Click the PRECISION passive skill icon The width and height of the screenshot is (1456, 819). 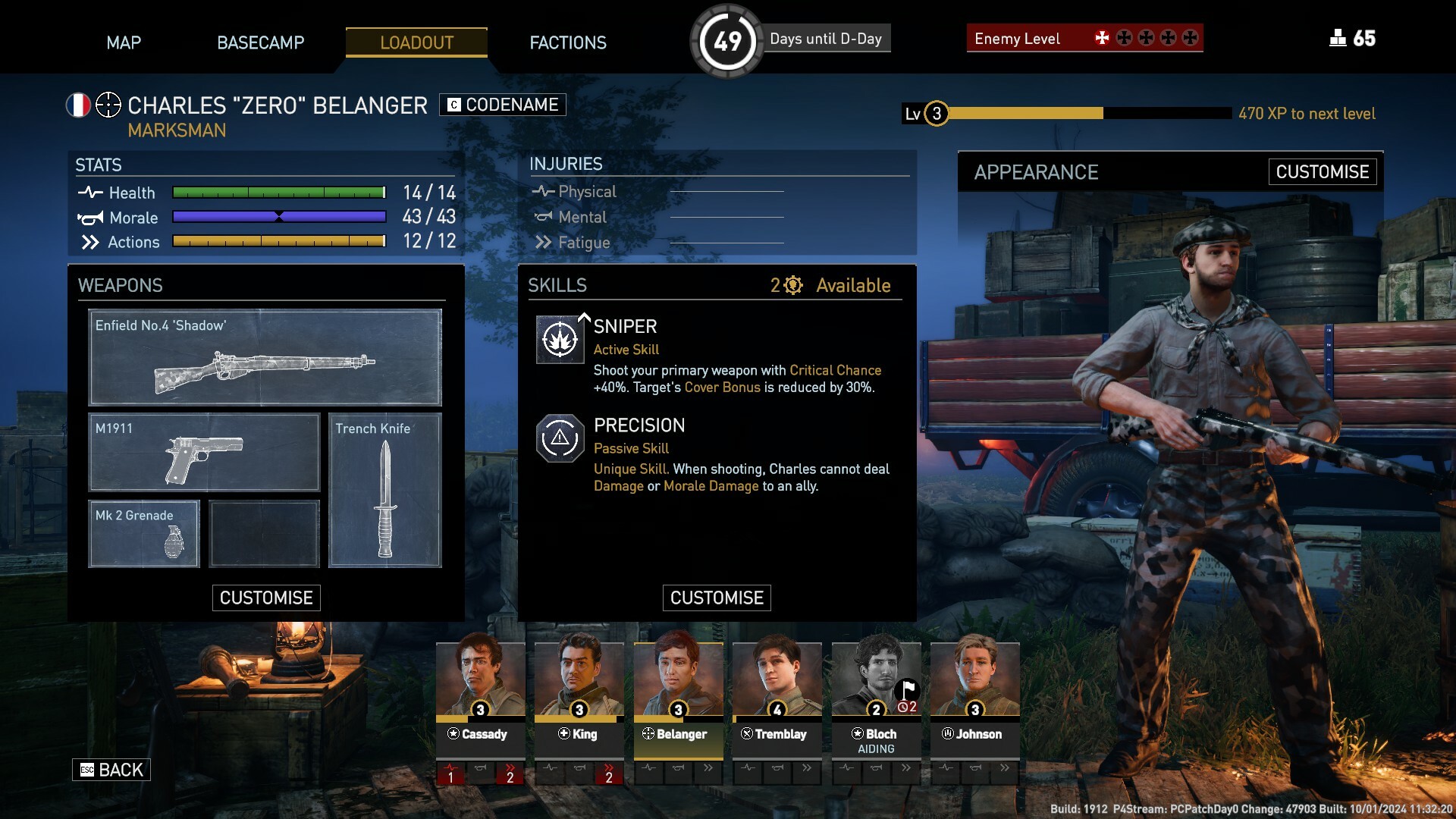pos(560,438)
